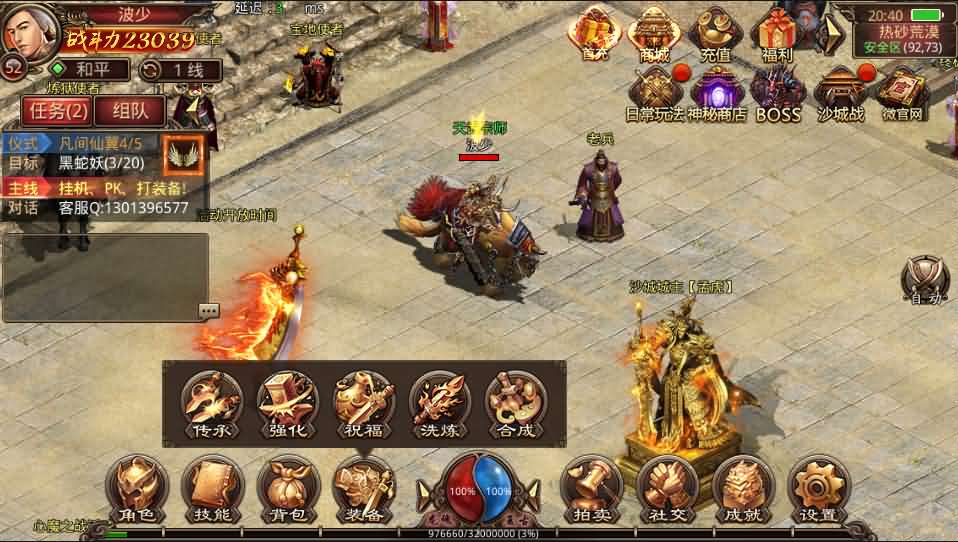Open the 技能 skills book

point(213,489)
